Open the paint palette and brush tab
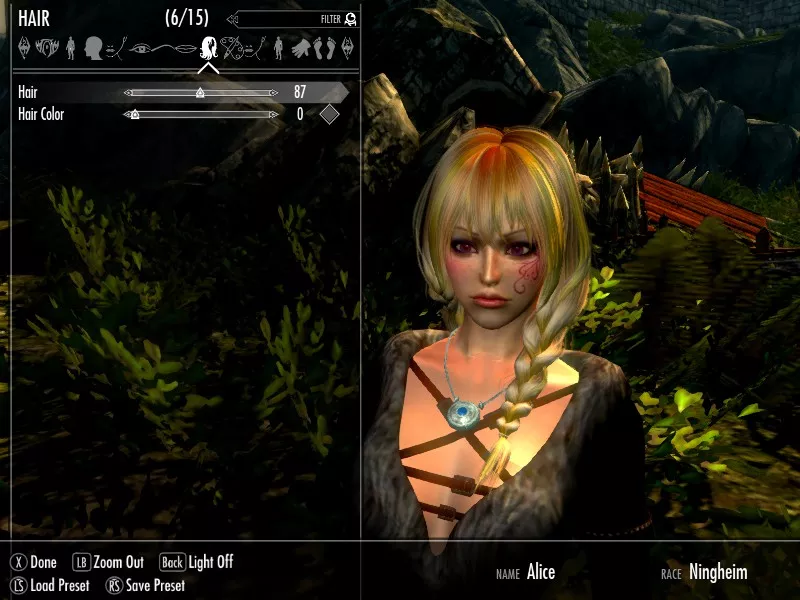800x600 pixels. point(233,47)
